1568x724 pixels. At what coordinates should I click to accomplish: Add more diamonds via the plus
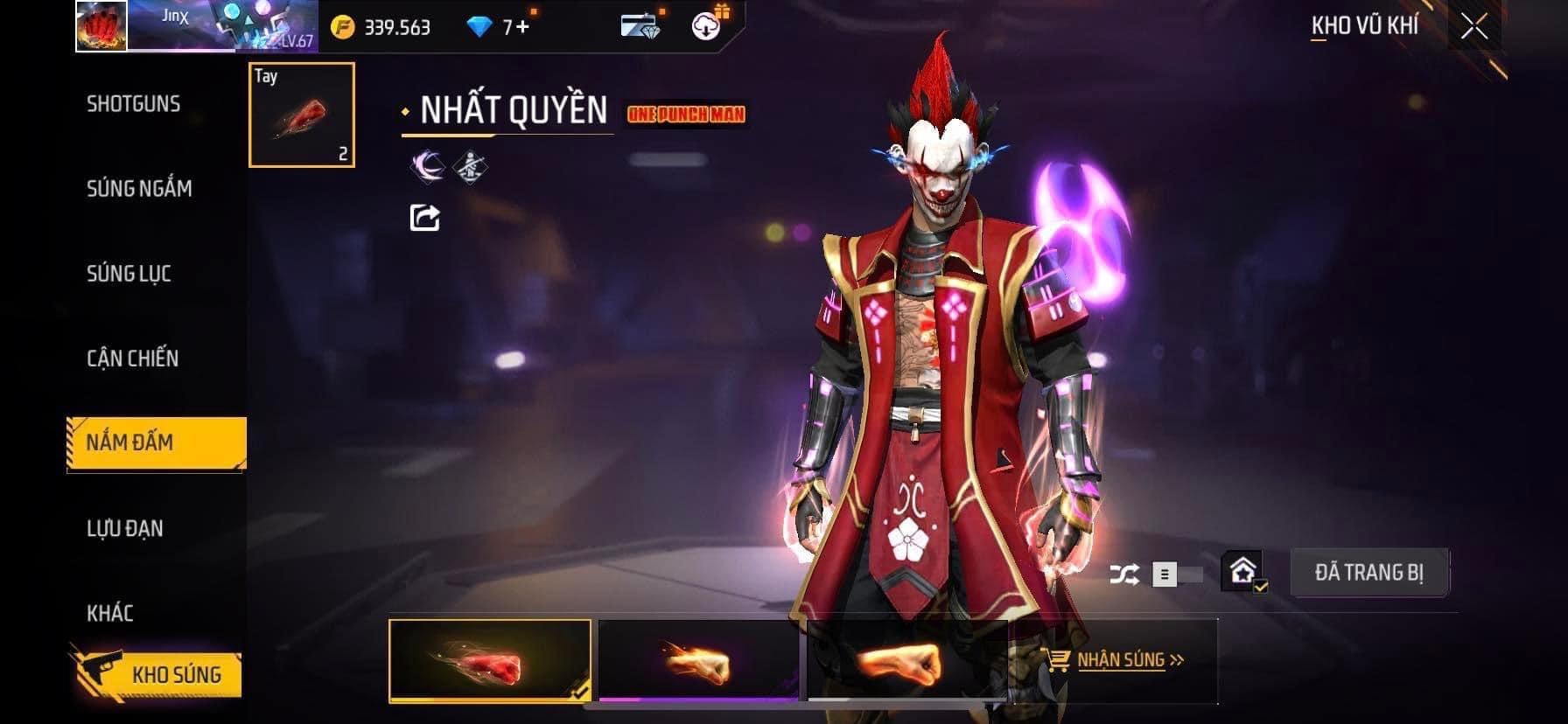[x=523, y=27]
